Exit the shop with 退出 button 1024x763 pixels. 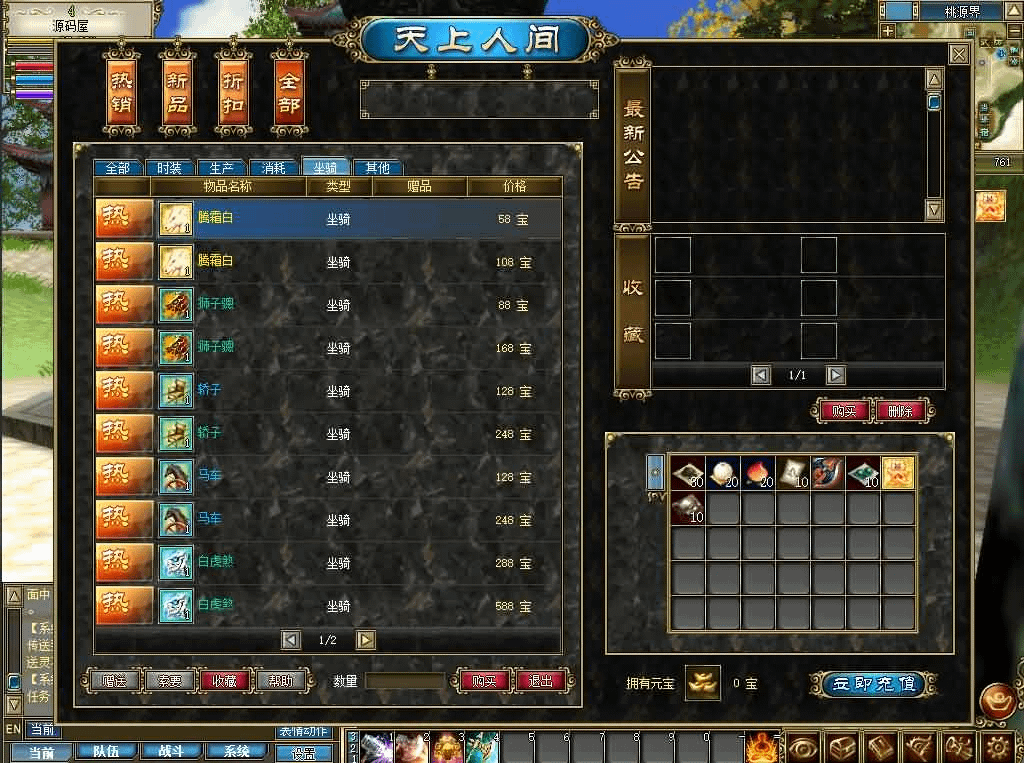(x=541, y=681)
